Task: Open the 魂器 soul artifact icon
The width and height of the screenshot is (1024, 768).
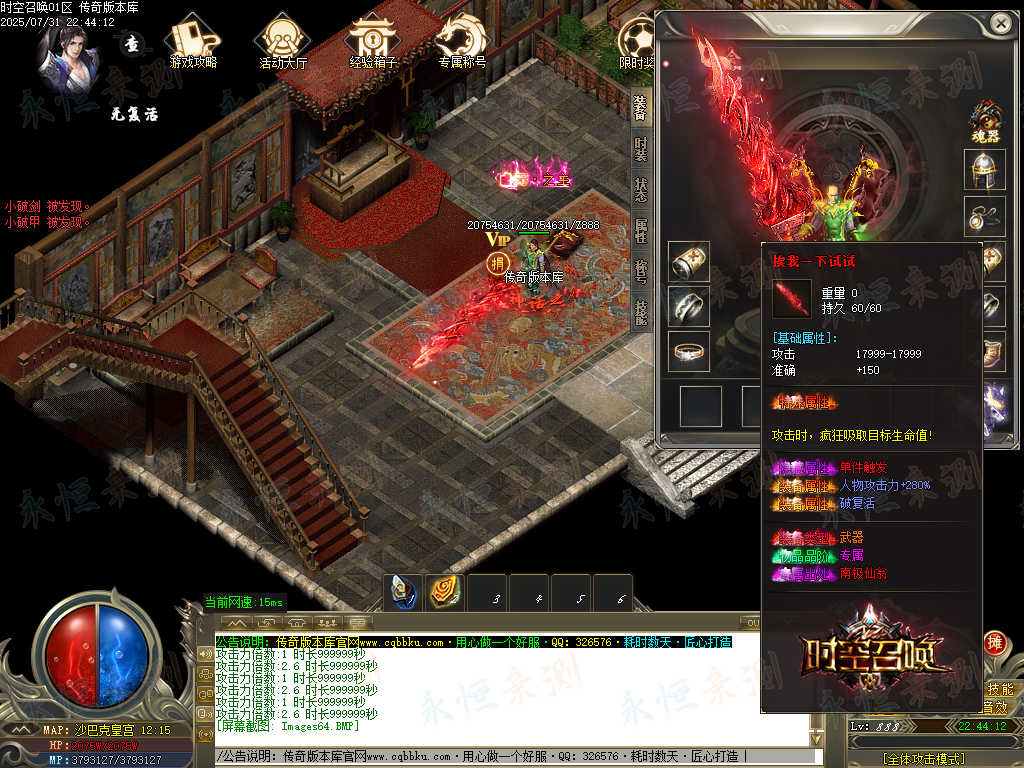Action: point(985,121)
